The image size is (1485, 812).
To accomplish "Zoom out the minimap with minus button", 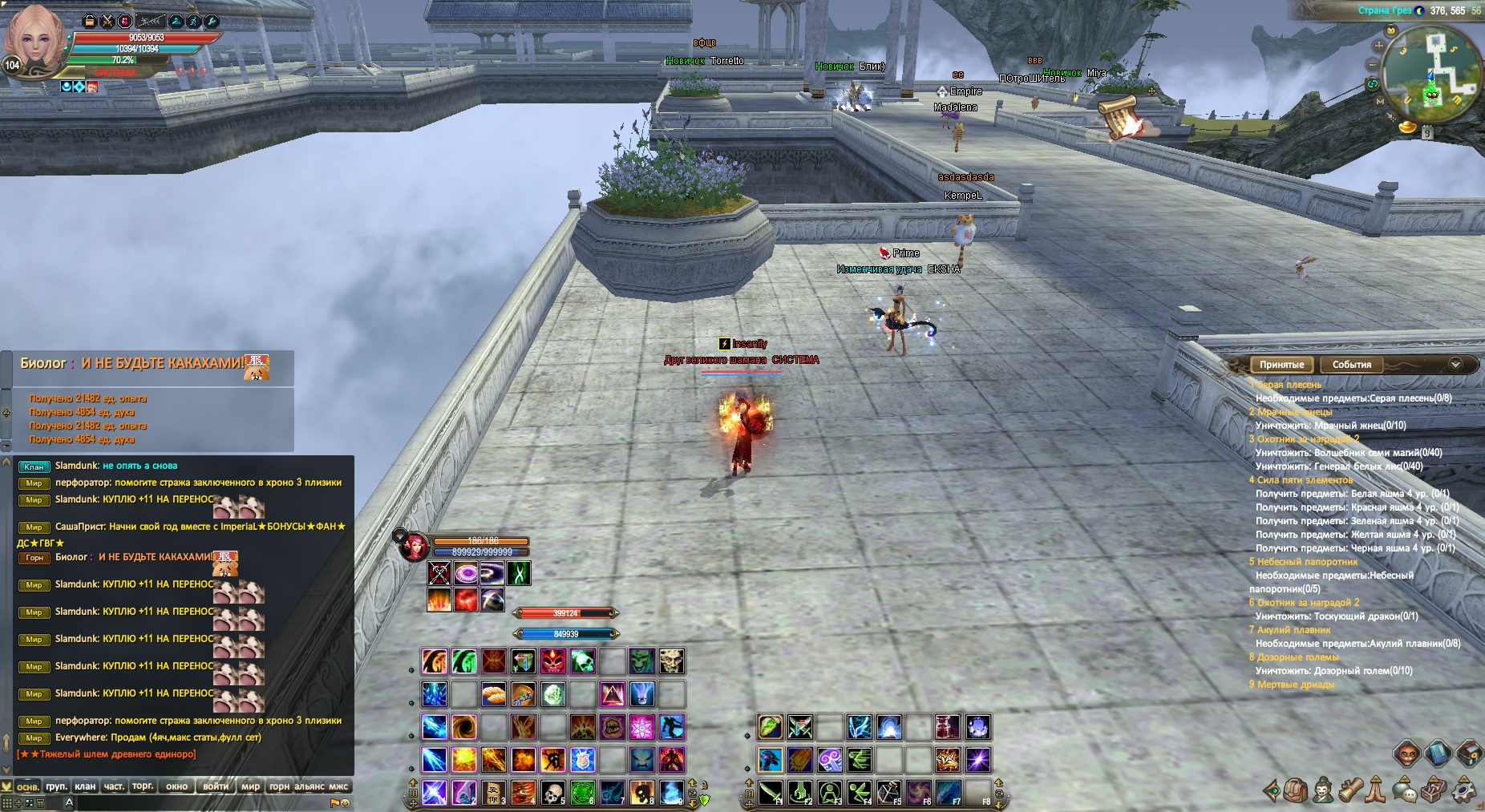I will [x=1373, y=65].
